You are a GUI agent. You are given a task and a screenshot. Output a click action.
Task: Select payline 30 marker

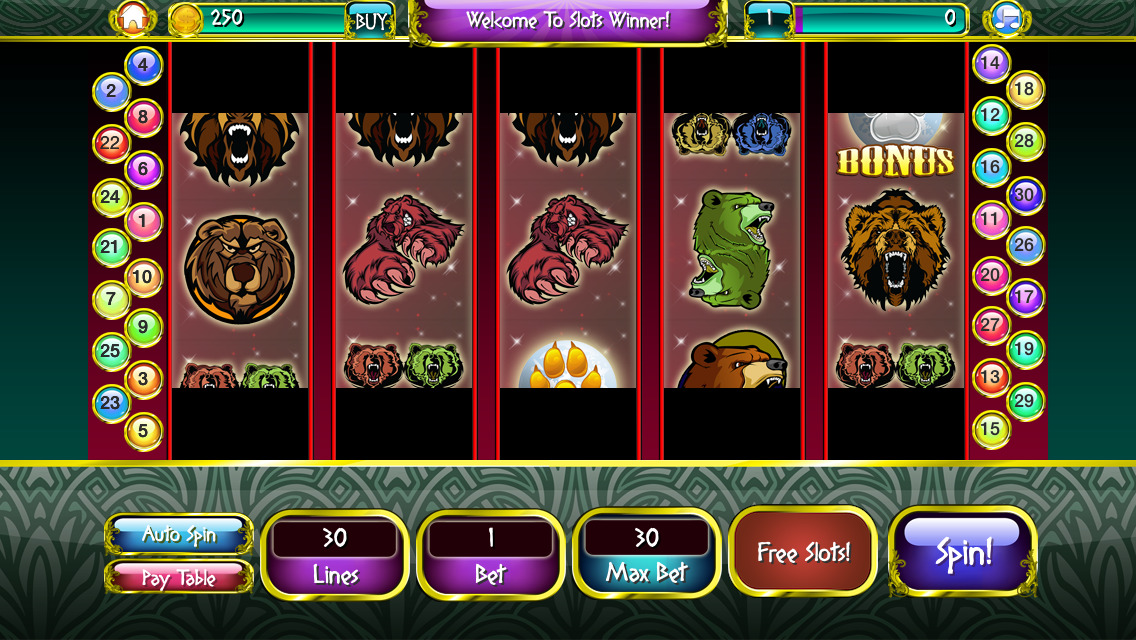[1025, 194]
